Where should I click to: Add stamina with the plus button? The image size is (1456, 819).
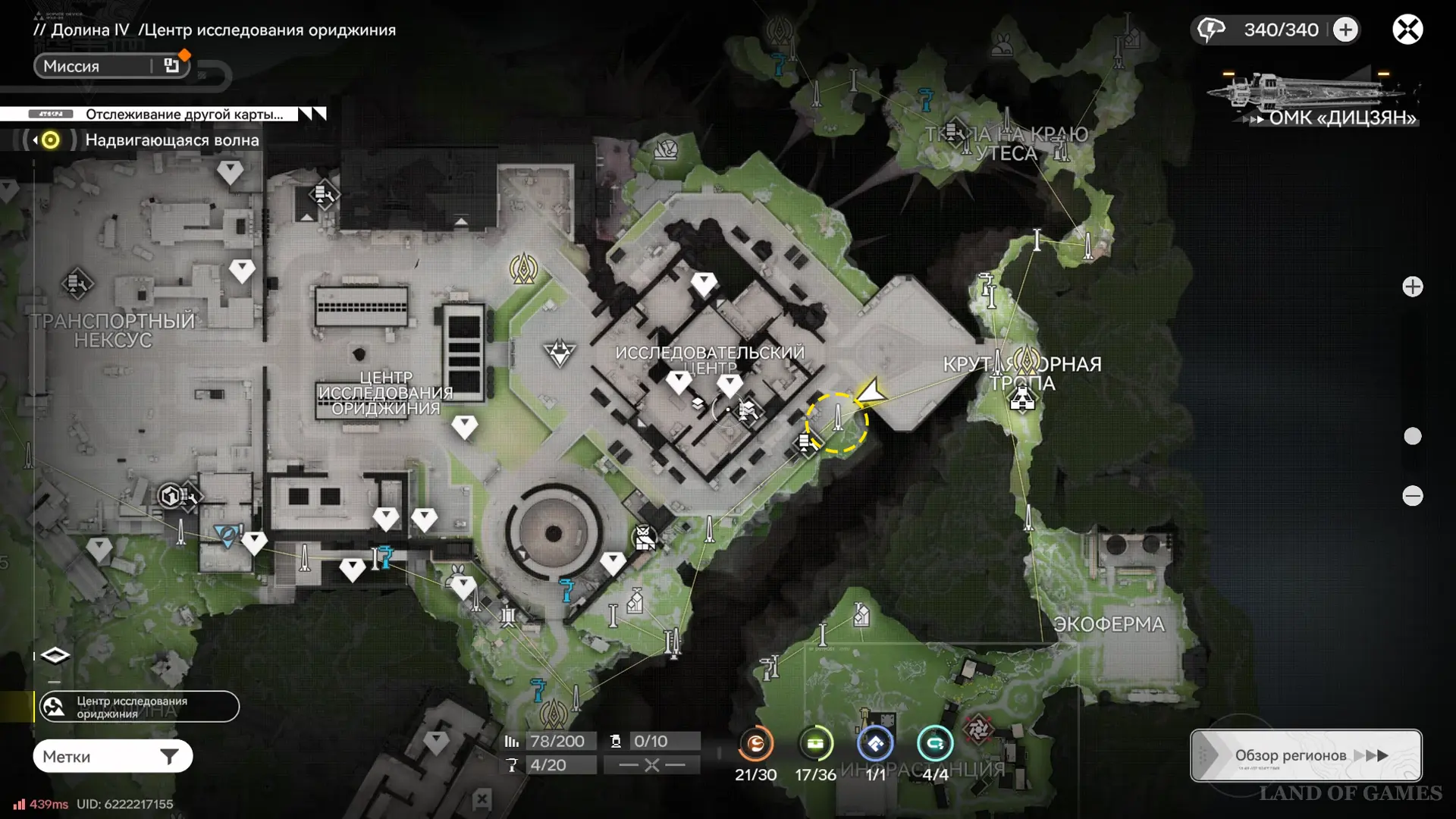(x=1345, y=30)
